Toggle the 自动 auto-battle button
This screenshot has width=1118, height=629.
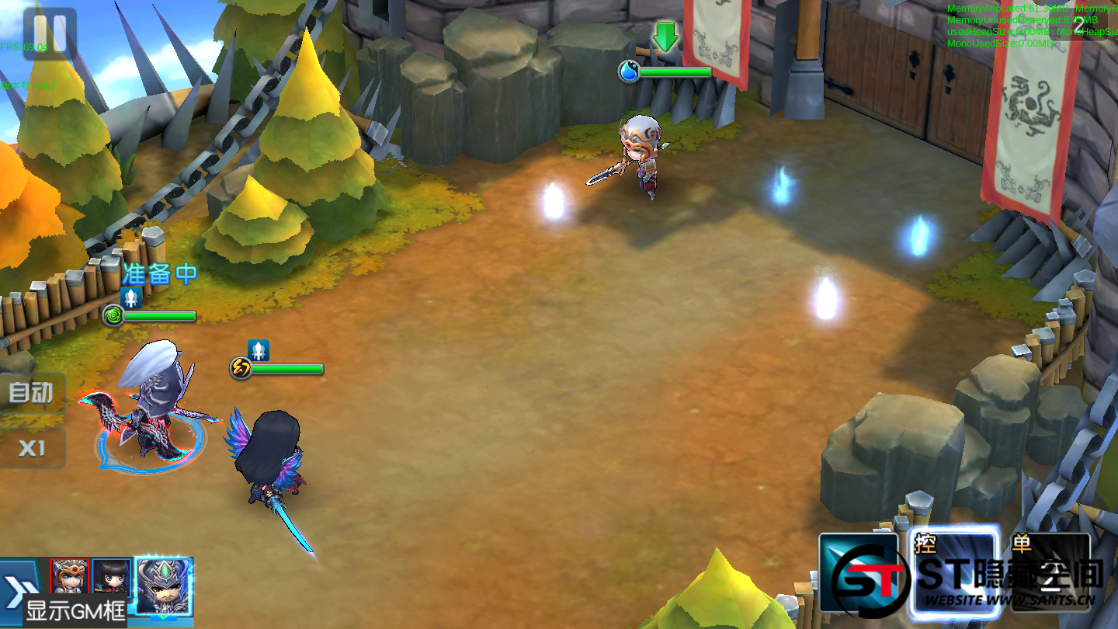click(x=31, y=393)
